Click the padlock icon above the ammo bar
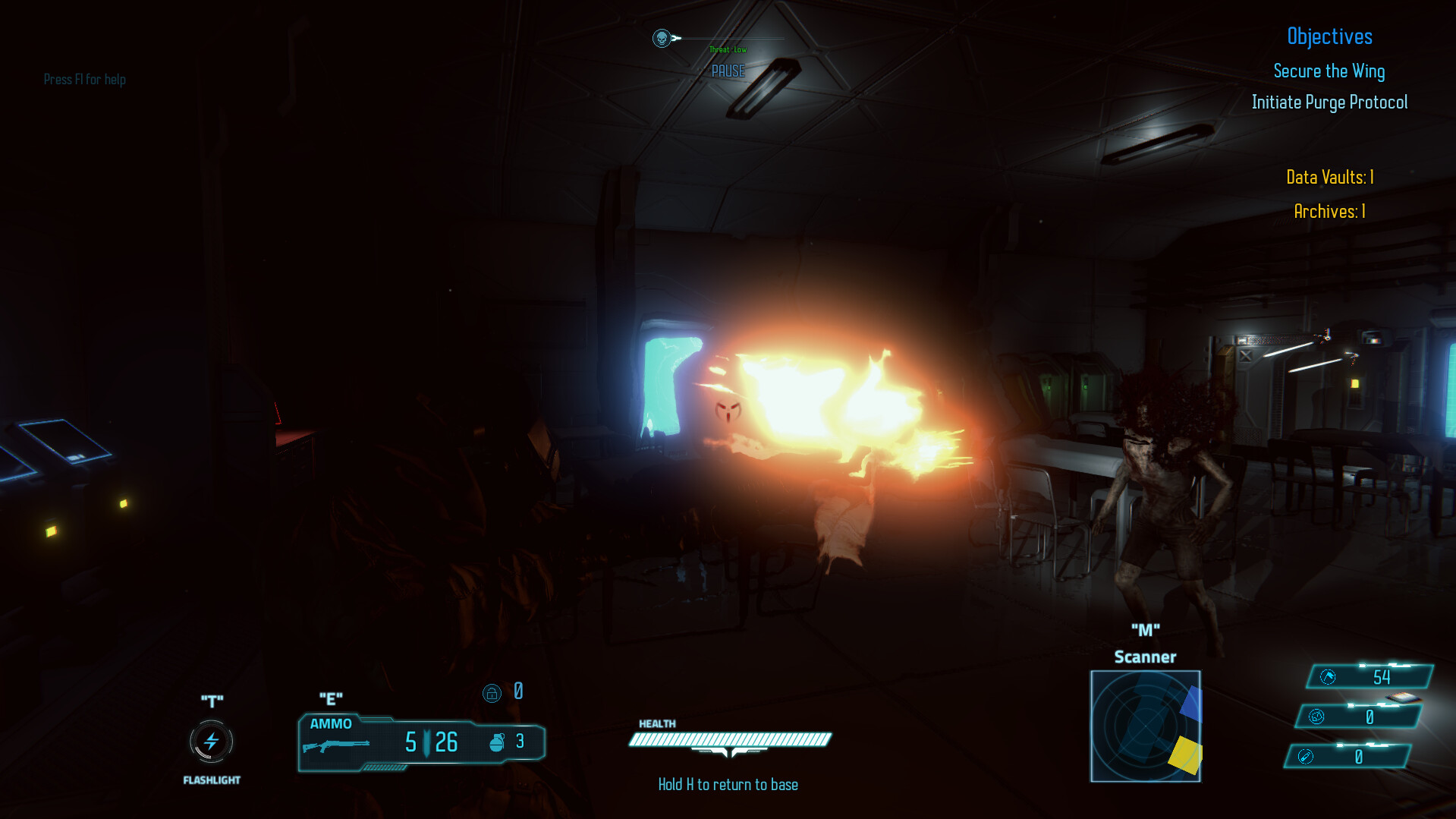Image resolution: width=1456 pixels, height=819 pixels. coord(493,691)
